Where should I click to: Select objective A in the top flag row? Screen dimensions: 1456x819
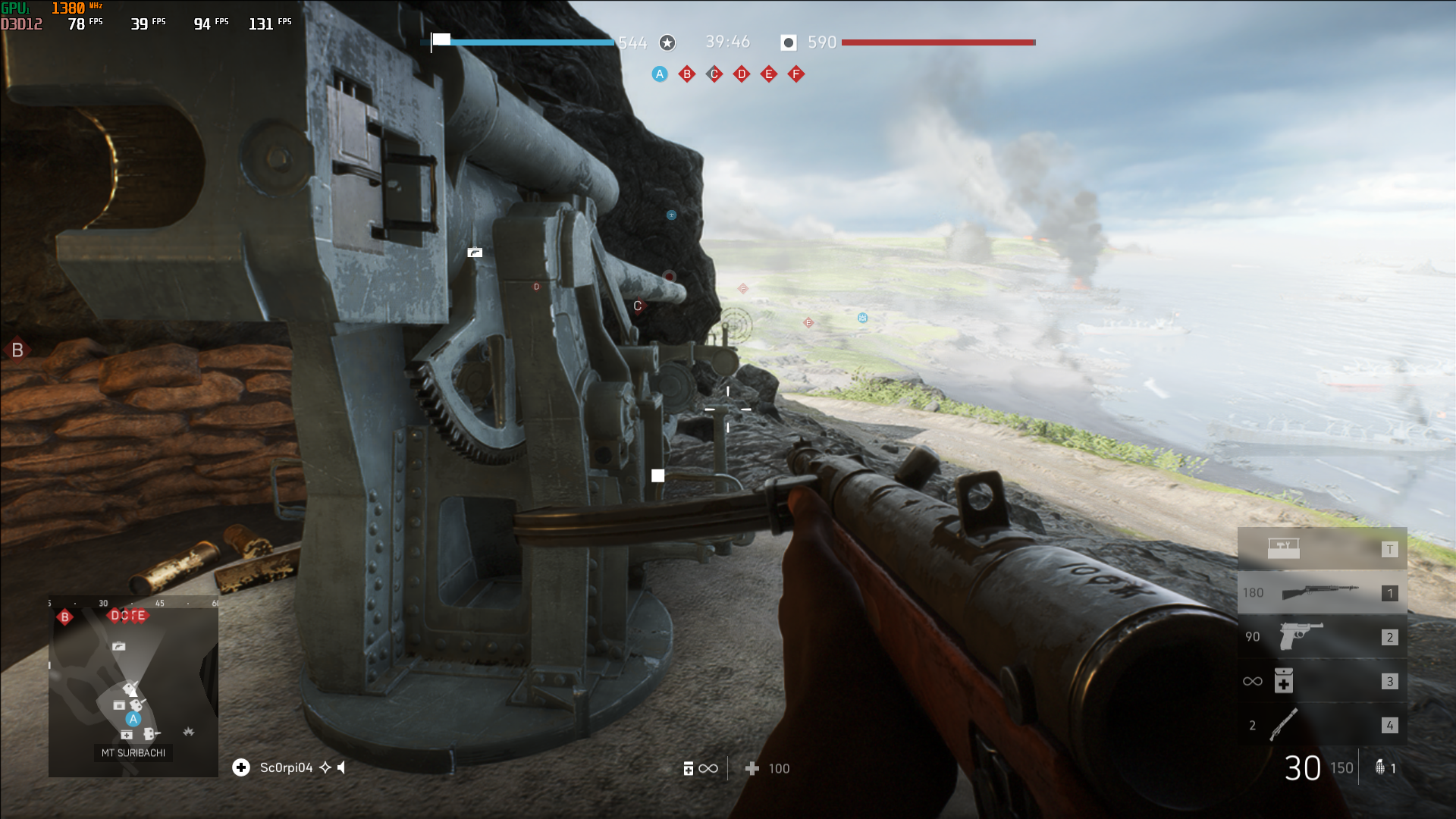pyautogui.click(x=660, y=74)
